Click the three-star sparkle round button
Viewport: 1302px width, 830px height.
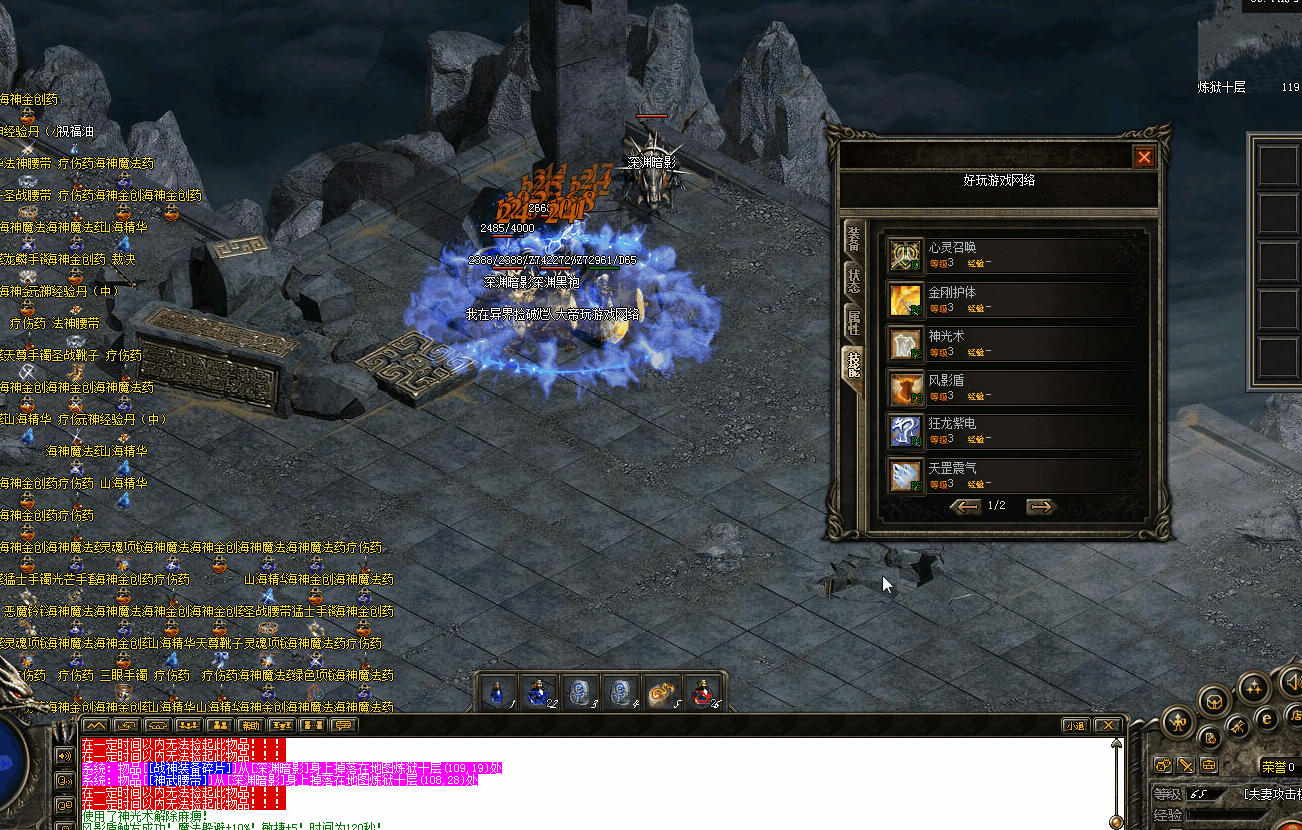1254,687
